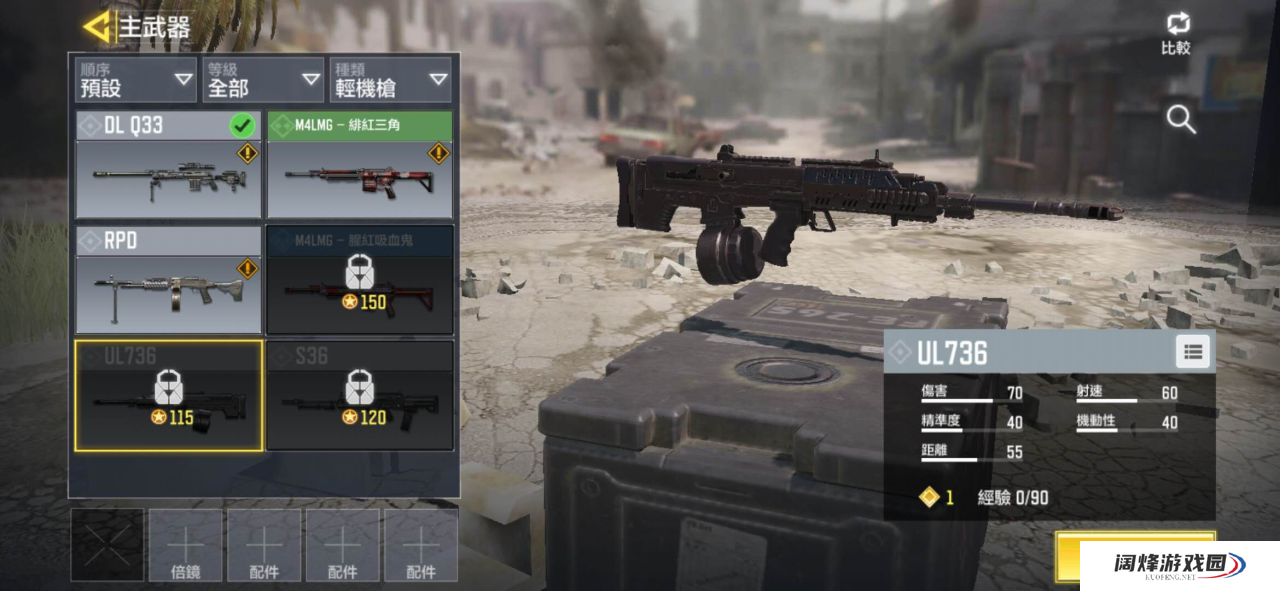
Task: Choose the locked S36 weapon card
Action: point(359,396)
